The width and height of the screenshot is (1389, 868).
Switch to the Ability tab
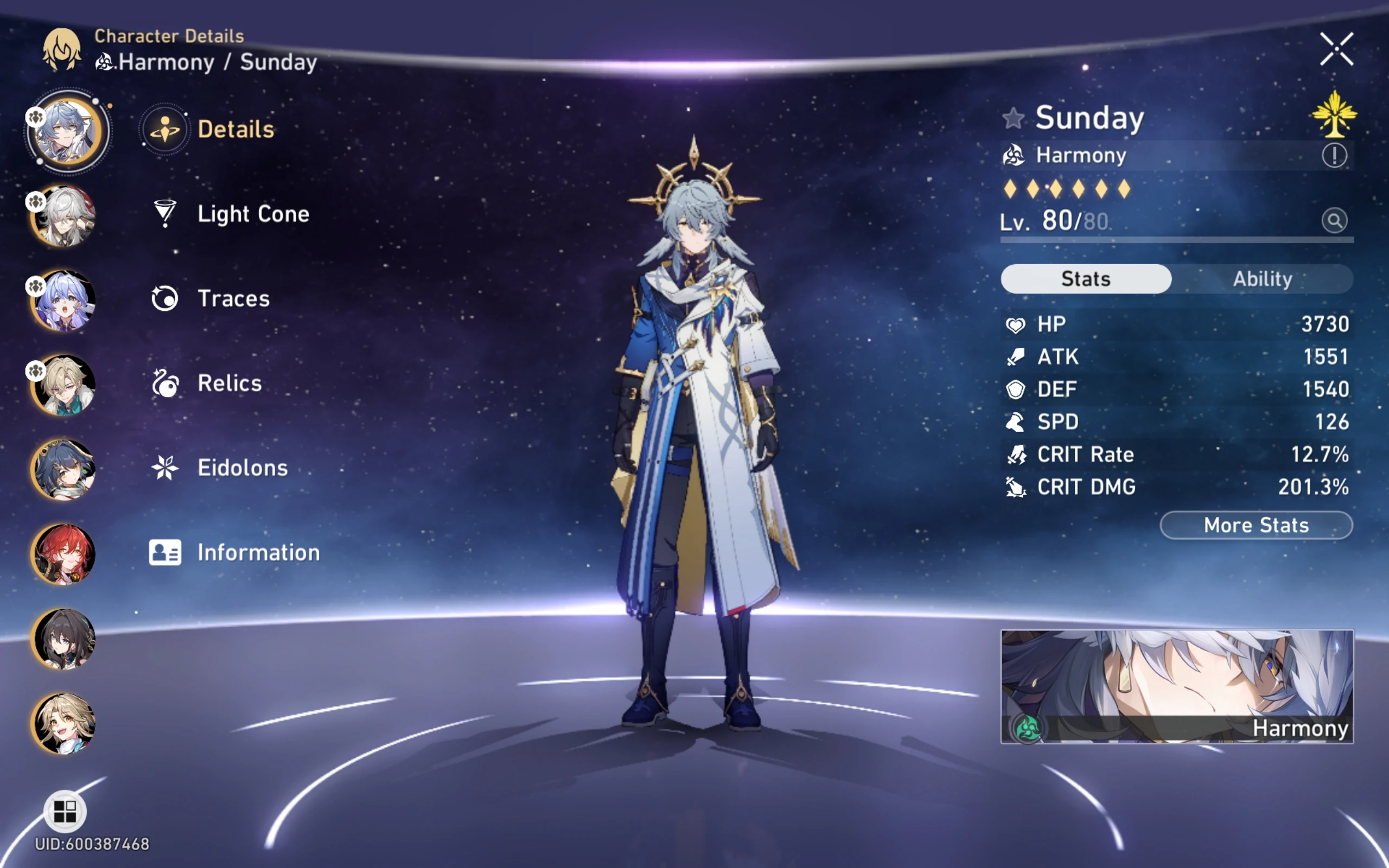(x=1263, y=278)
